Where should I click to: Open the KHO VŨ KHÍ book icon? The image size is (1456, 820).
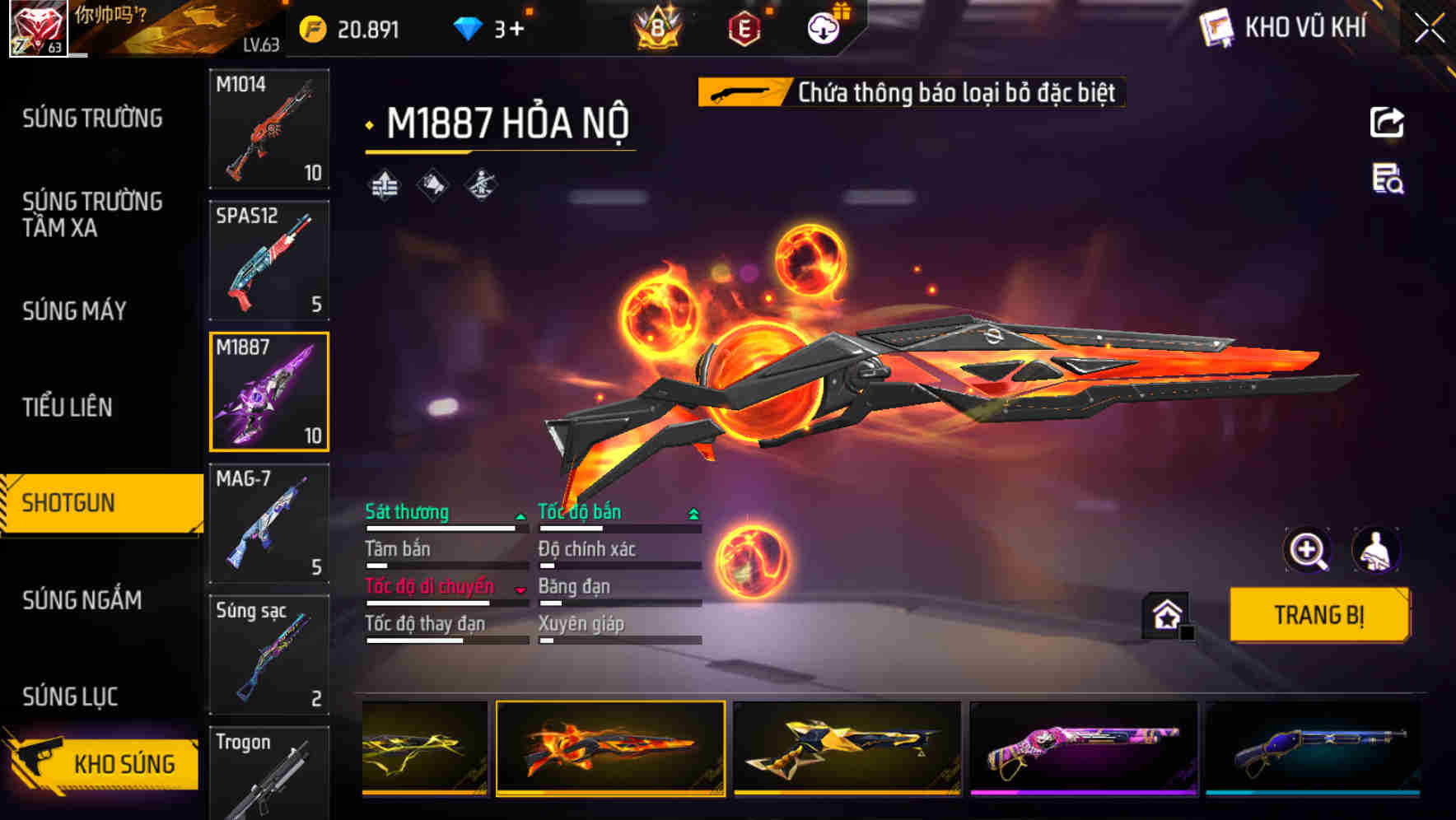coord(1216,27)
